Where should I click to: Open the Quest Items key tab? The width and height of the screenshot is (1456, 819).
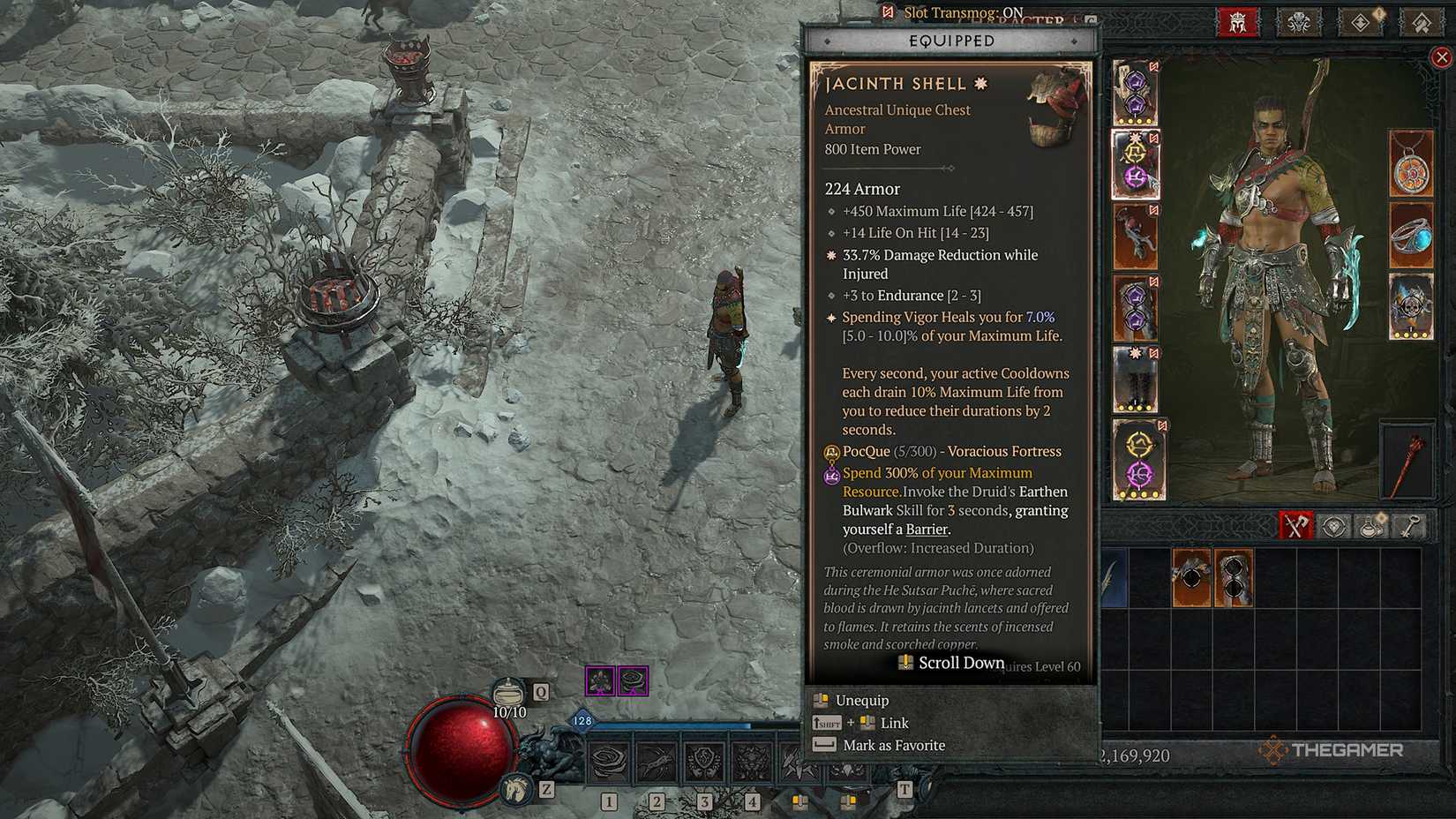click(1408, 525)
